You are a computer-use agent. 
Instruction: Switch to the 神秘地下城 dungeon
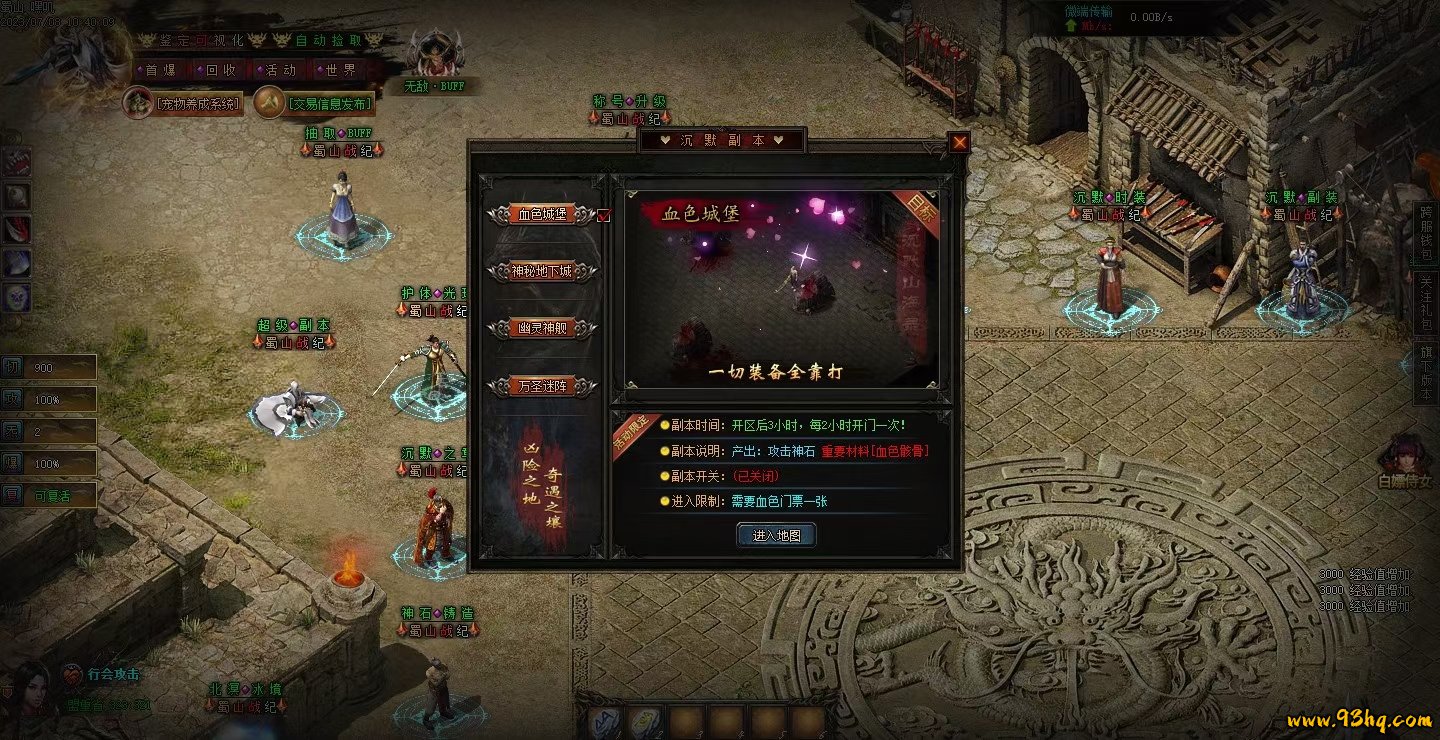[543, 271]
